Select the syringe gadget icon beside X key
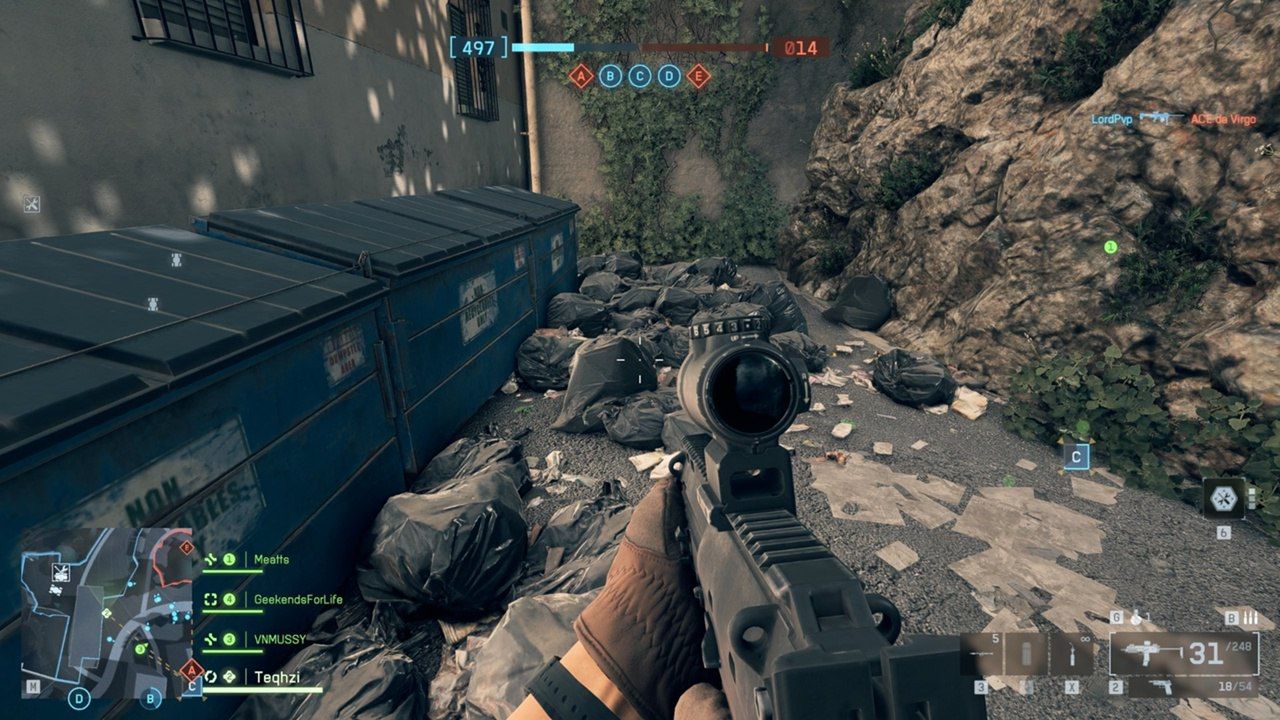 pos(1073,653)
